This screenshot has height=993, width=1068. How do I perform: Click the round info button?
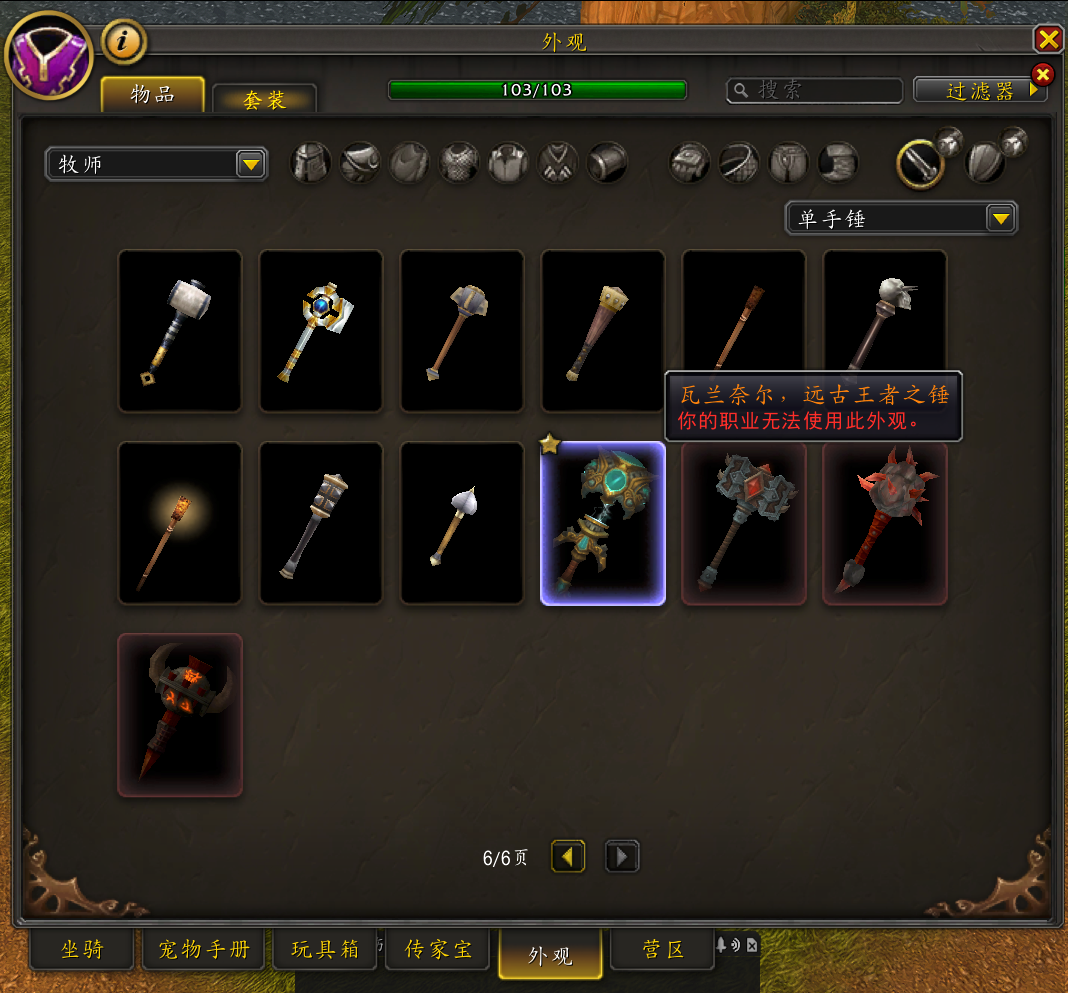click(x=124, y=41)
